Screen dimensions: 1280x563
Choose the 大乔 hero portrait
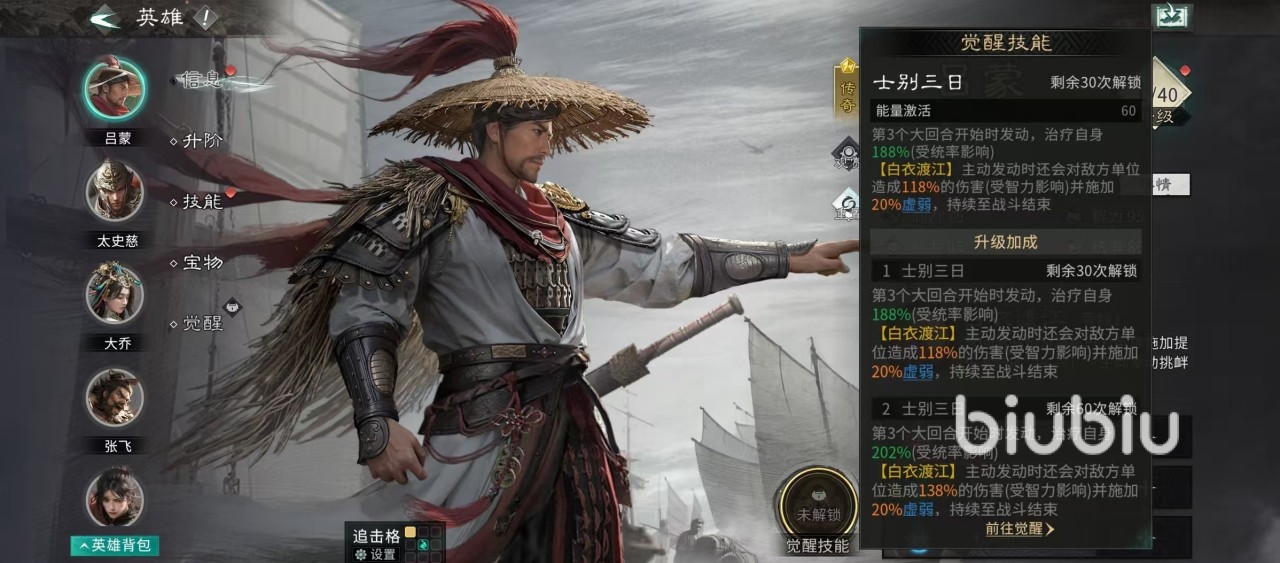114,292
